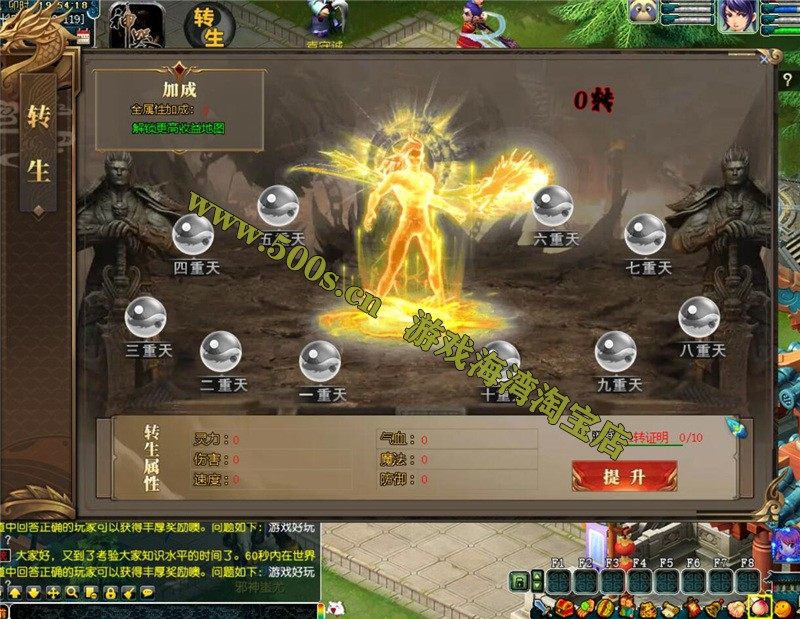Viewport: 800px width, 619px height.
Task: Select the 五重天 orb
Action: [x=278, y=206]
